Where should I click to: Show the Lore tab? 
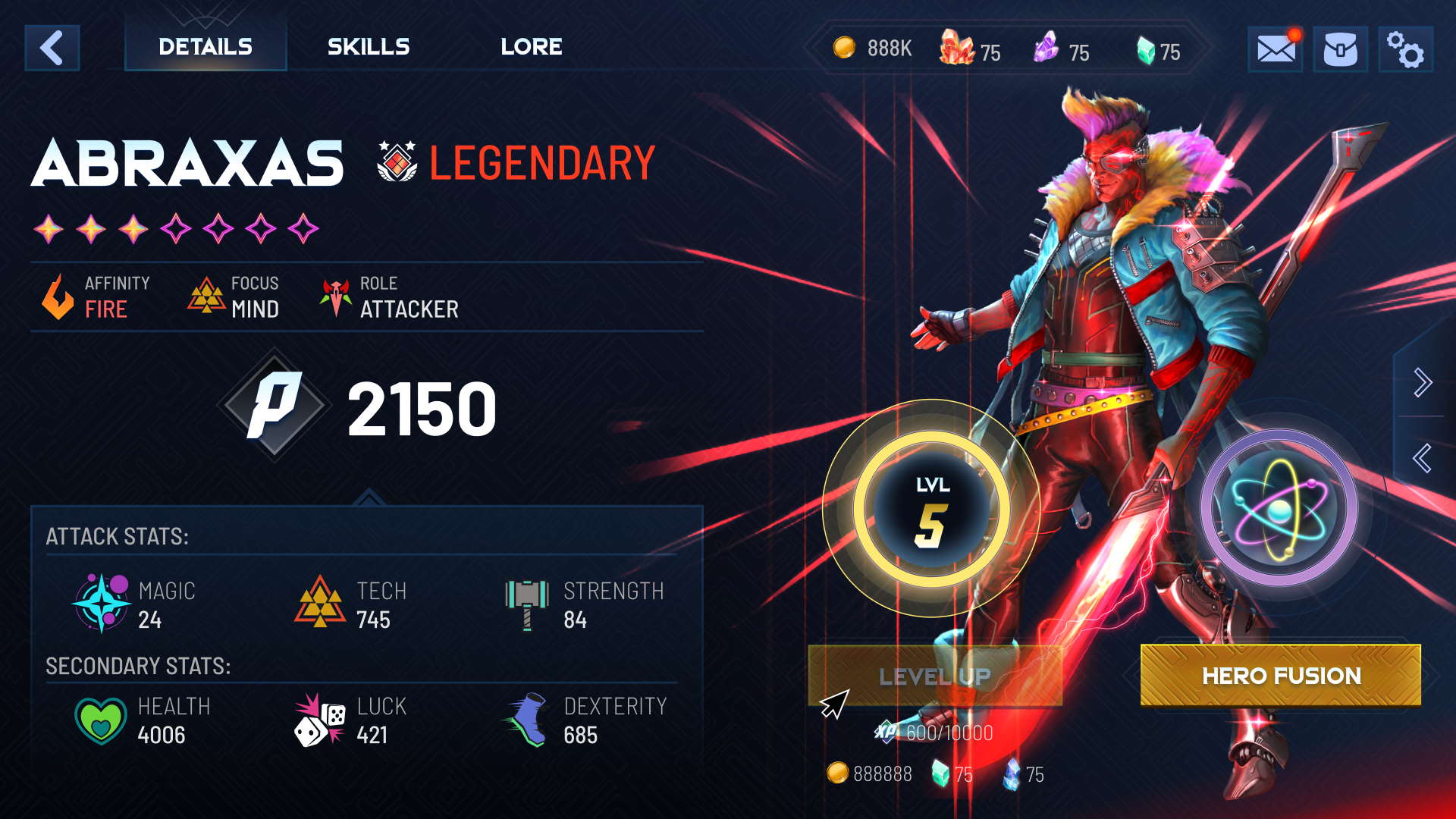(531, 47)
